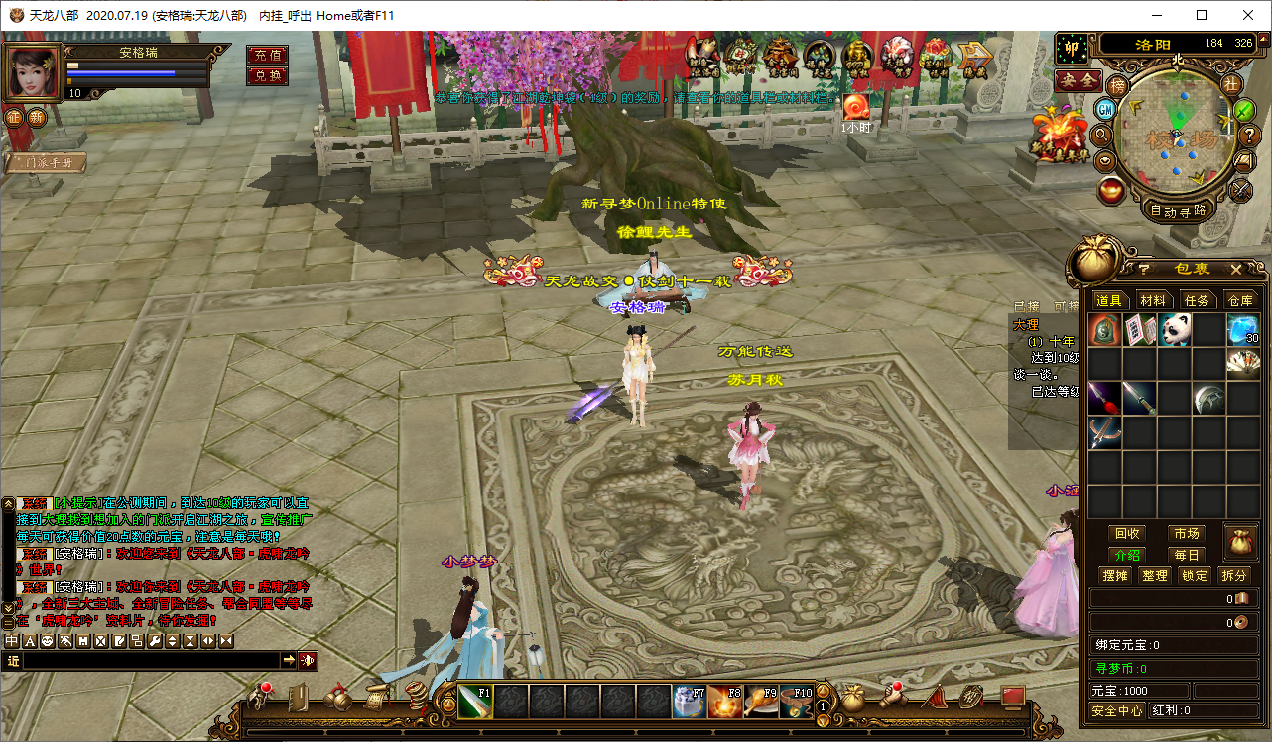Select the blue crystal stack of 30
The width and height of the screenshot is (1272, 742).
coord(1242,330)
